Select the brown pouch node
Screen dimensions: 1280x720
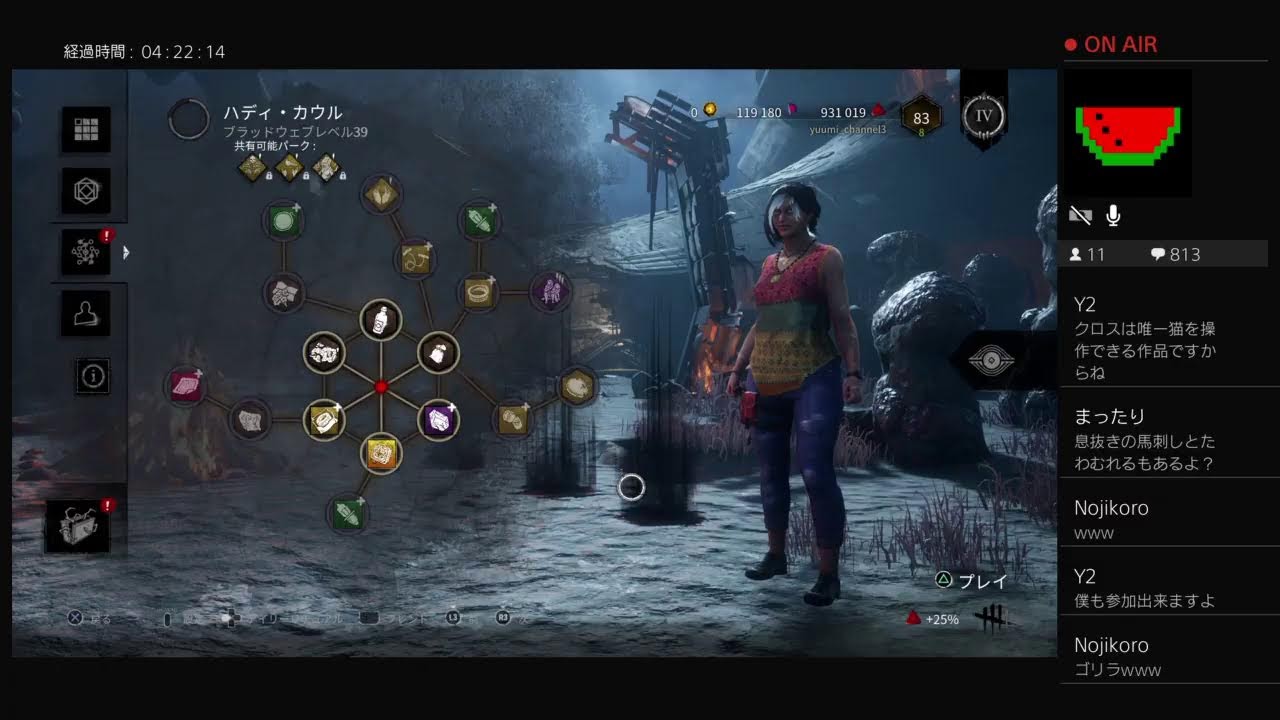coord(436,352)
